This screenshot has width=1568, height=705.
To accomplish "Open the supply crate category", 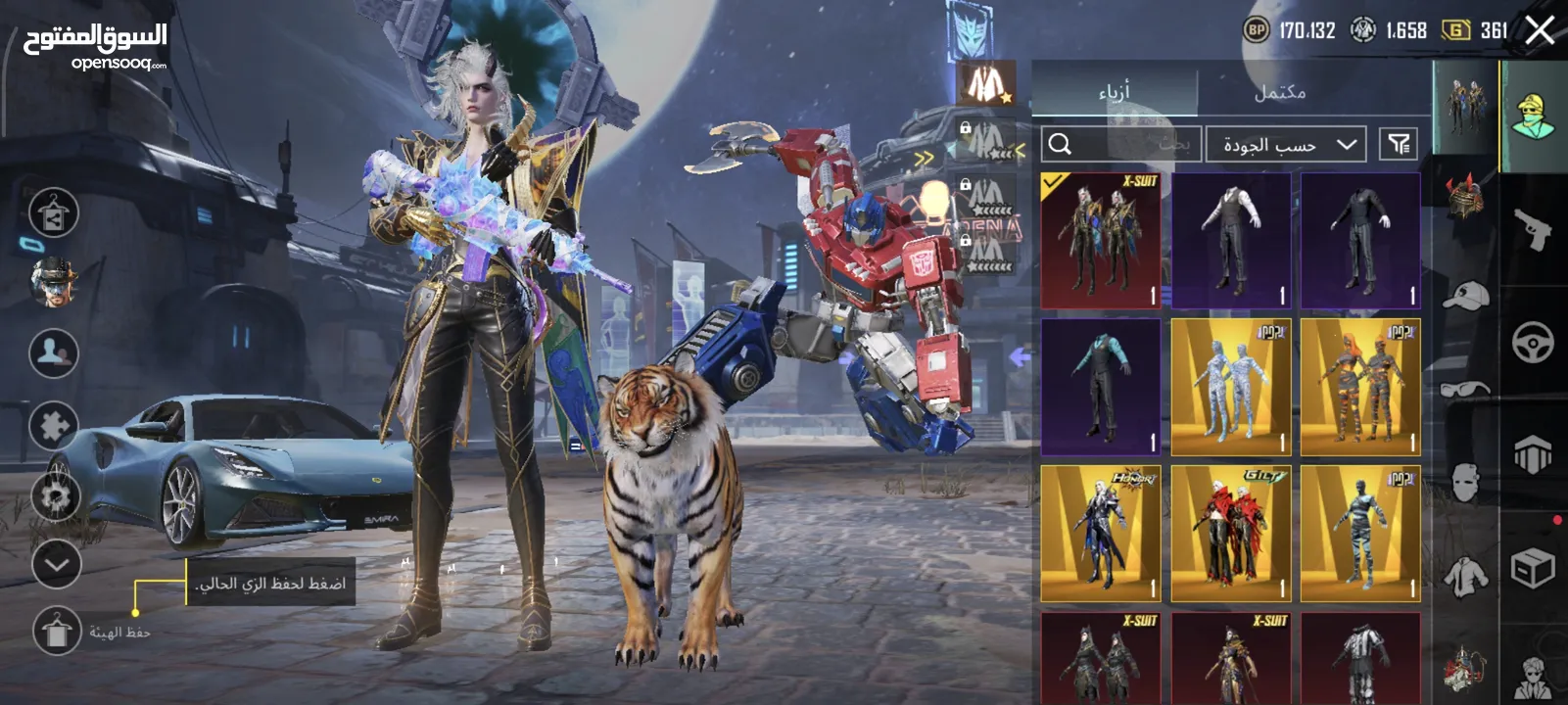I will (x=1533, y=568).
